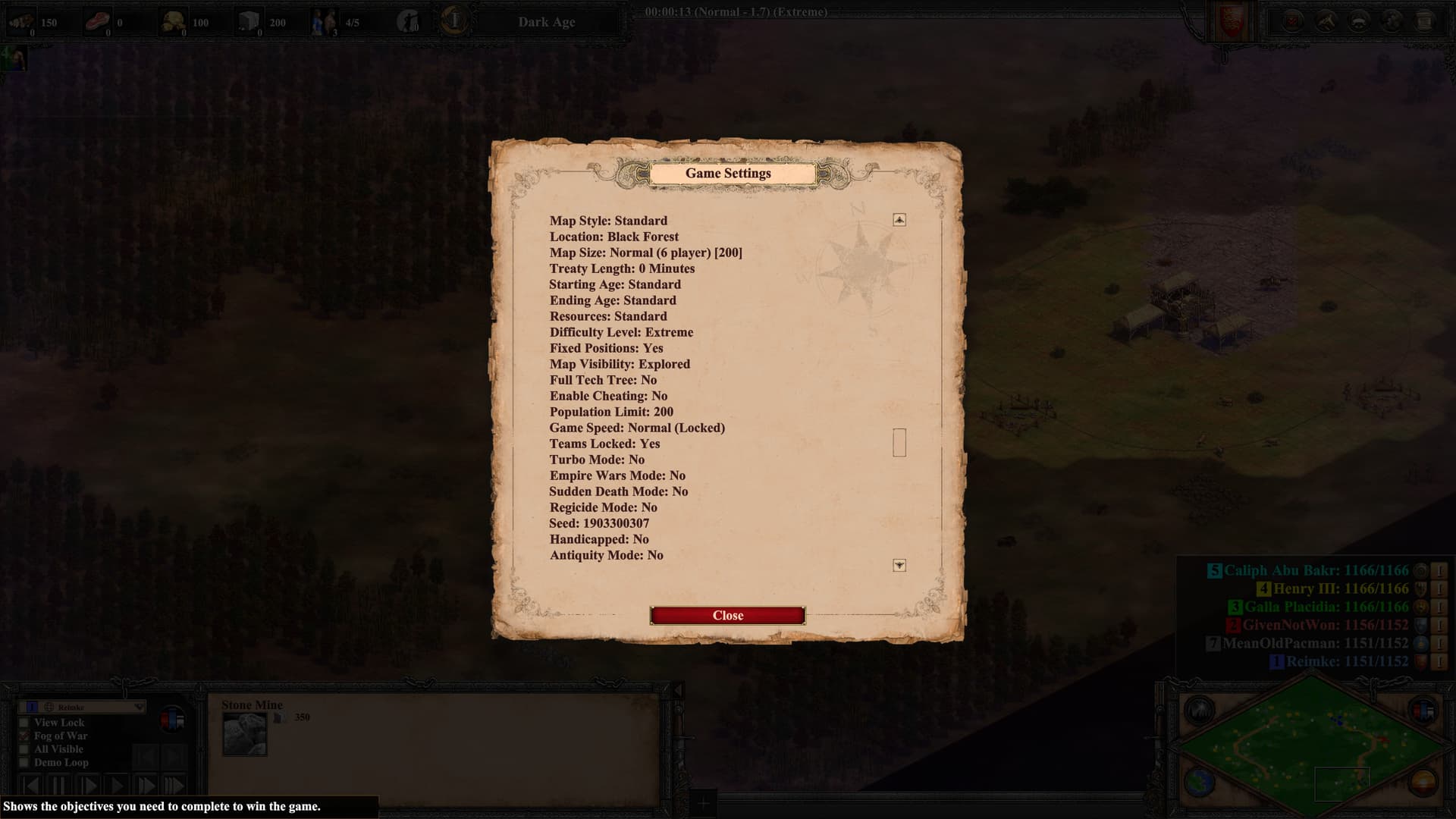Enable the All Visible checkbox

24,749
